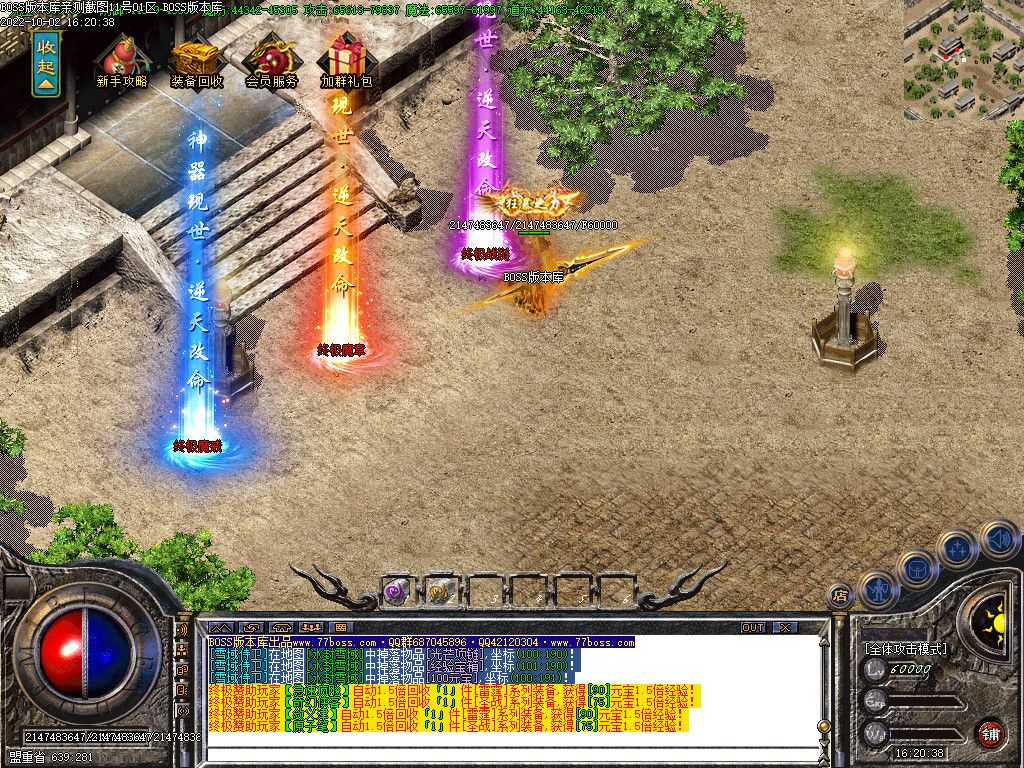Image resolution: width=1024 pixels, height=768 pixels.
Task: Close the game with X button
Action: point(785,627)
